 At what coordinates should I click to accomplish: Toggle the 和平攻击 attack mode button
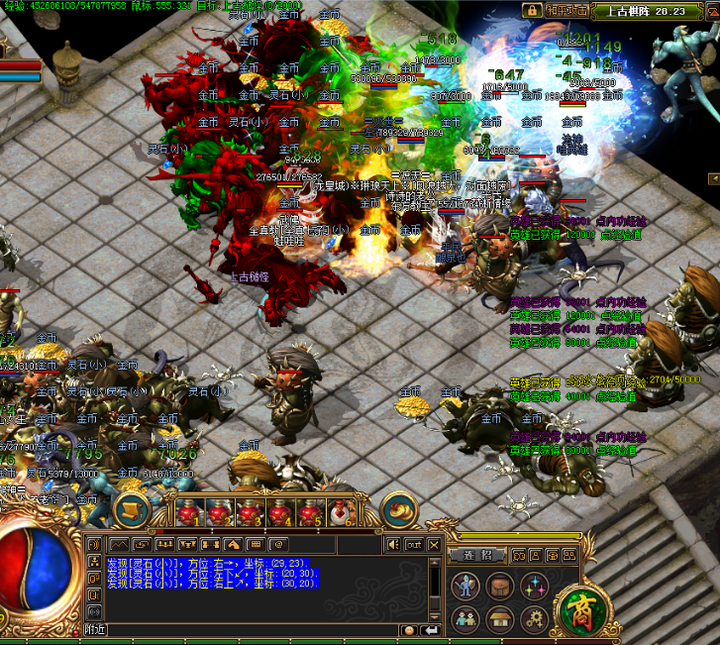pyautogui.click(x=566, y=10)
